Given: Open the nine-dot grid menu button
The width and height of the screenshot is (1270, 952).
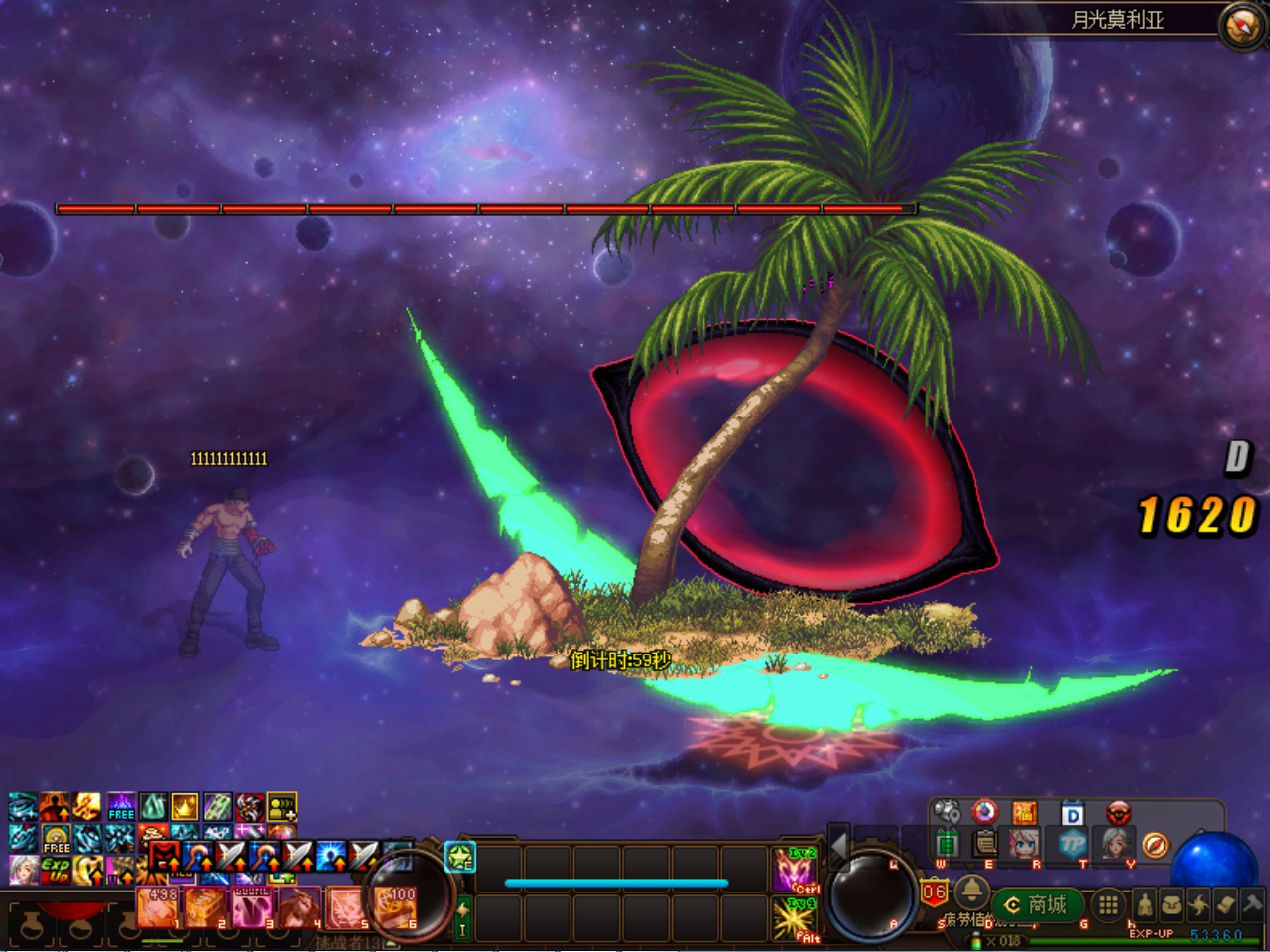Looking at the screenshot, I should click(1108, 904).
